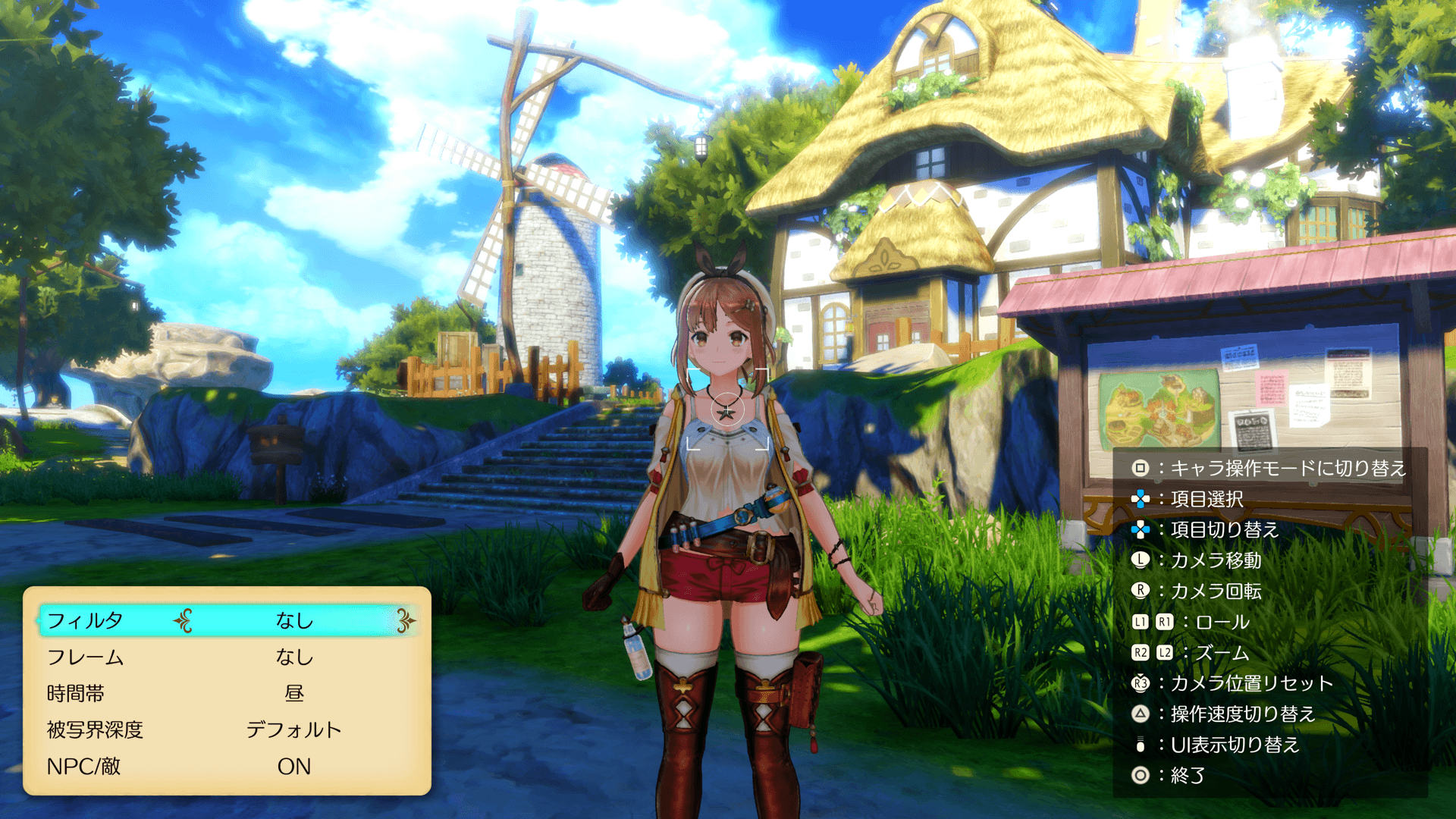This screenshot has height=819, width=1456.
Task: Click the right arrow on the フィルタ row
Action: (406, 621)
